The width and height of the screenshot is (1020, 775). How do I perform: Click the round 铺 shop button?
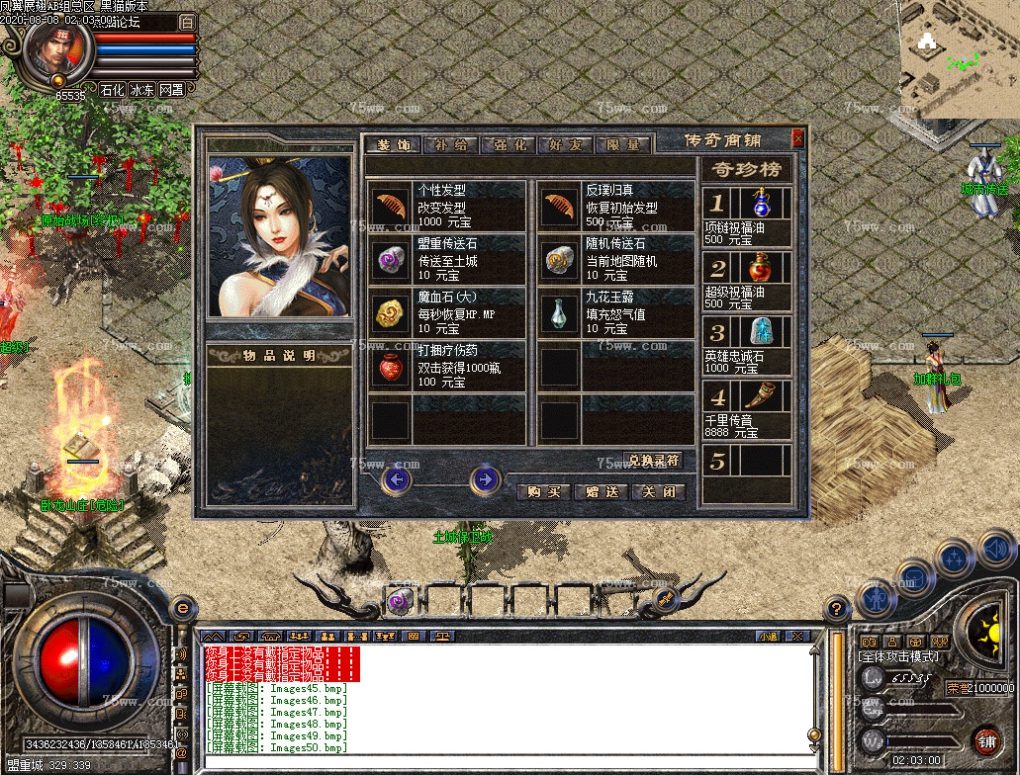[x=985, y=741]
